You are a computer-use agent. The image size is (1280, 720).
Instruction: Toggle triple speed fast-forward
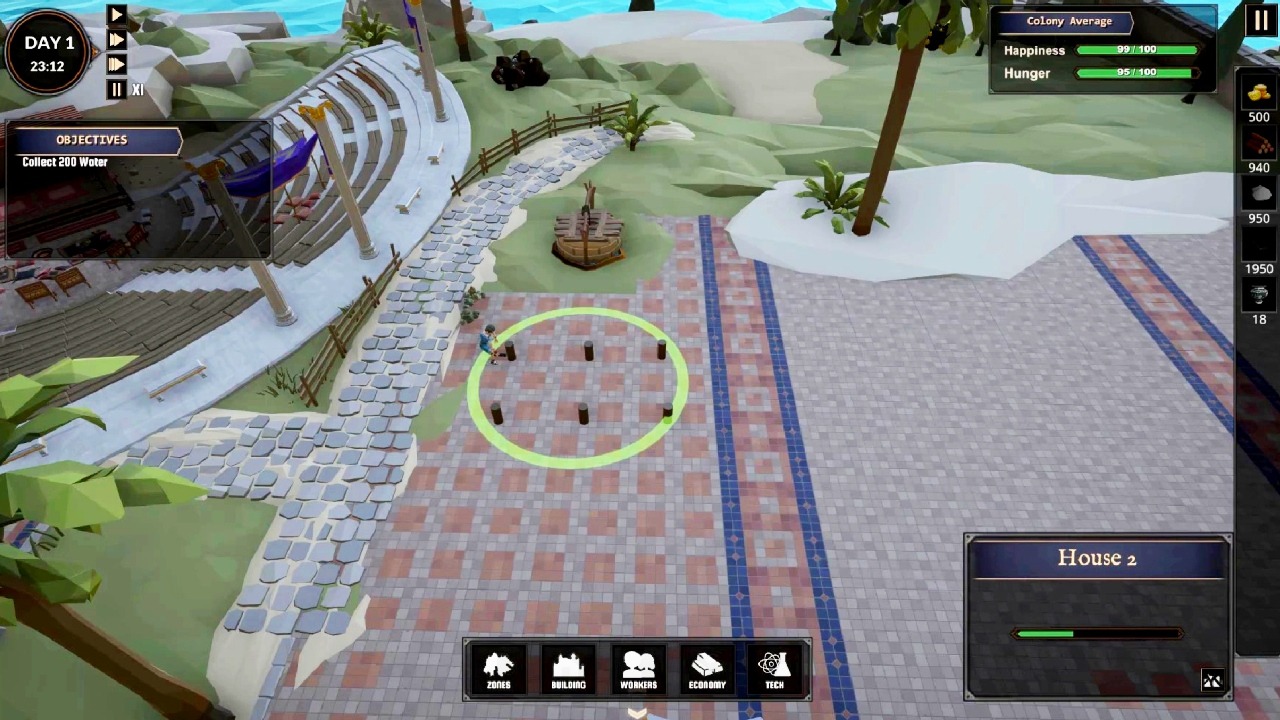116,64
